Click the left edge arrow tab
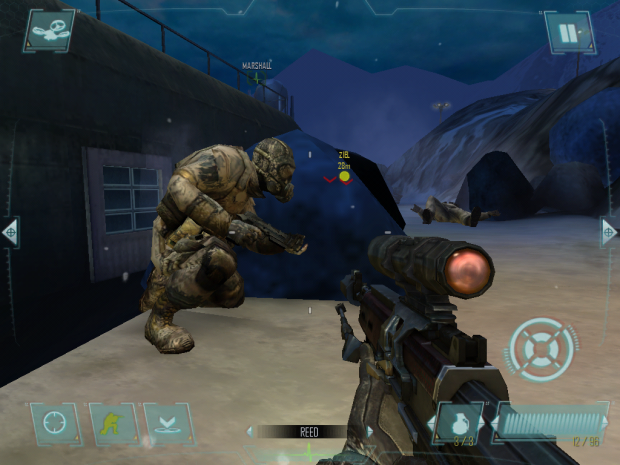 tap(10, 232)
